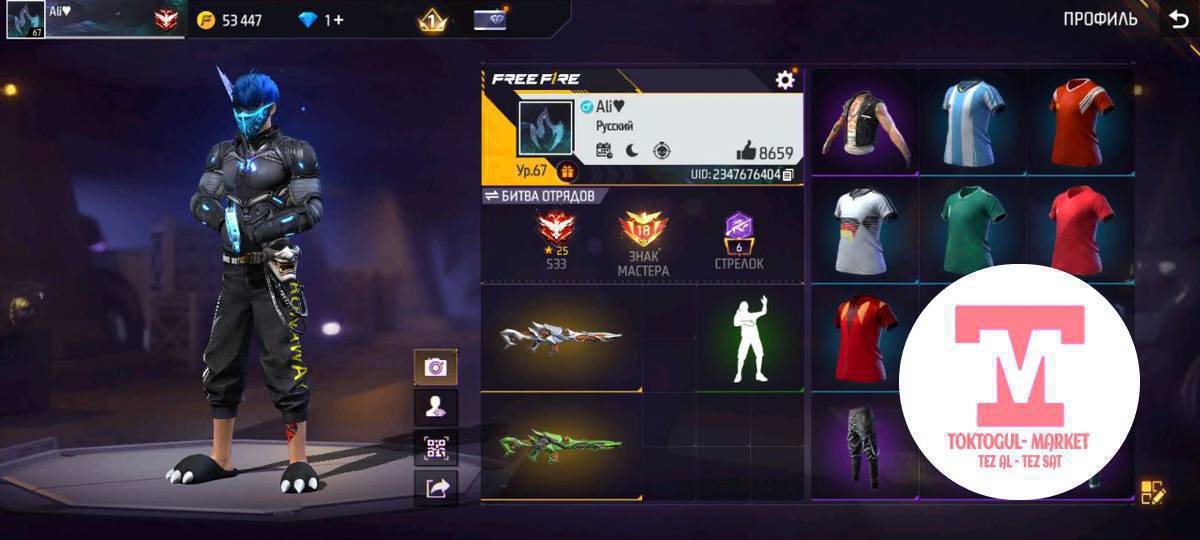Open the character silhouette button

click(x=436, y=407)
